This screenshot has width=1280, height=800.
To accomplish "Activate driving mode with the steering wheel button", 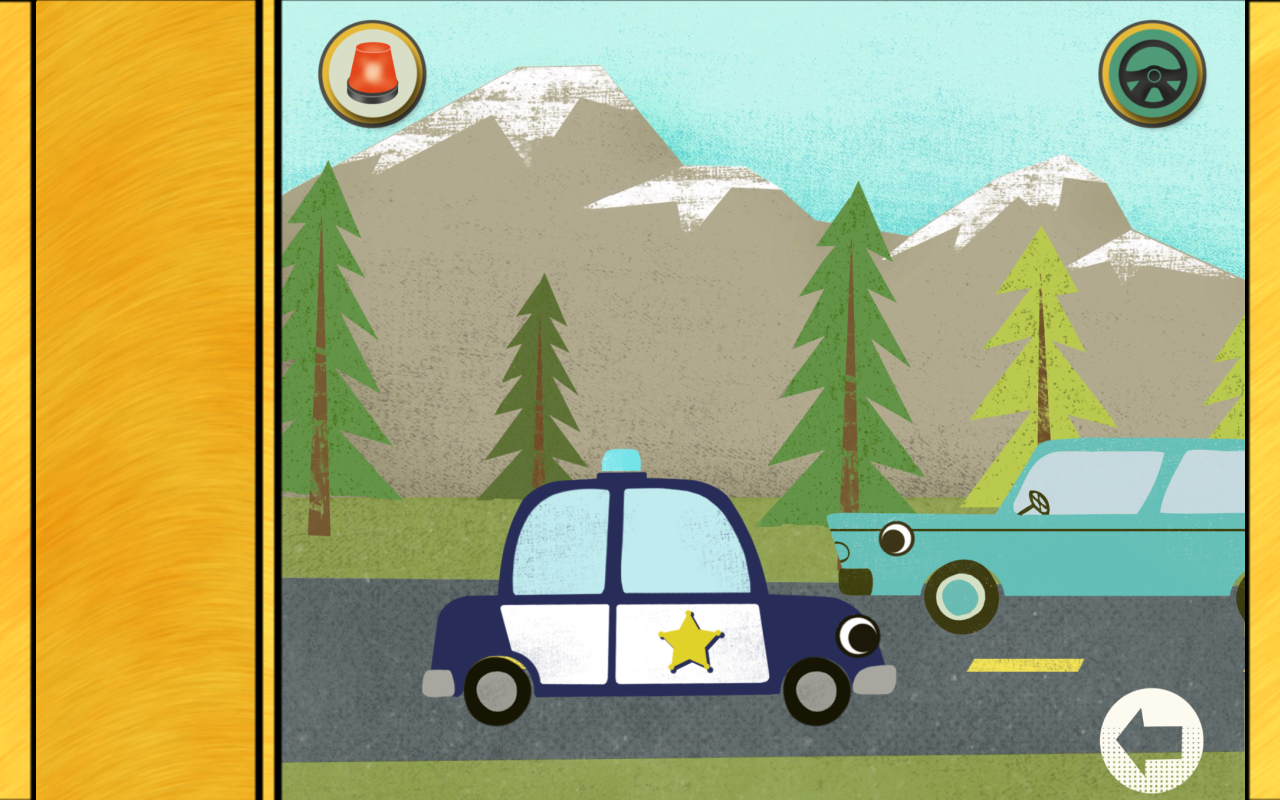I will 1152,72.
